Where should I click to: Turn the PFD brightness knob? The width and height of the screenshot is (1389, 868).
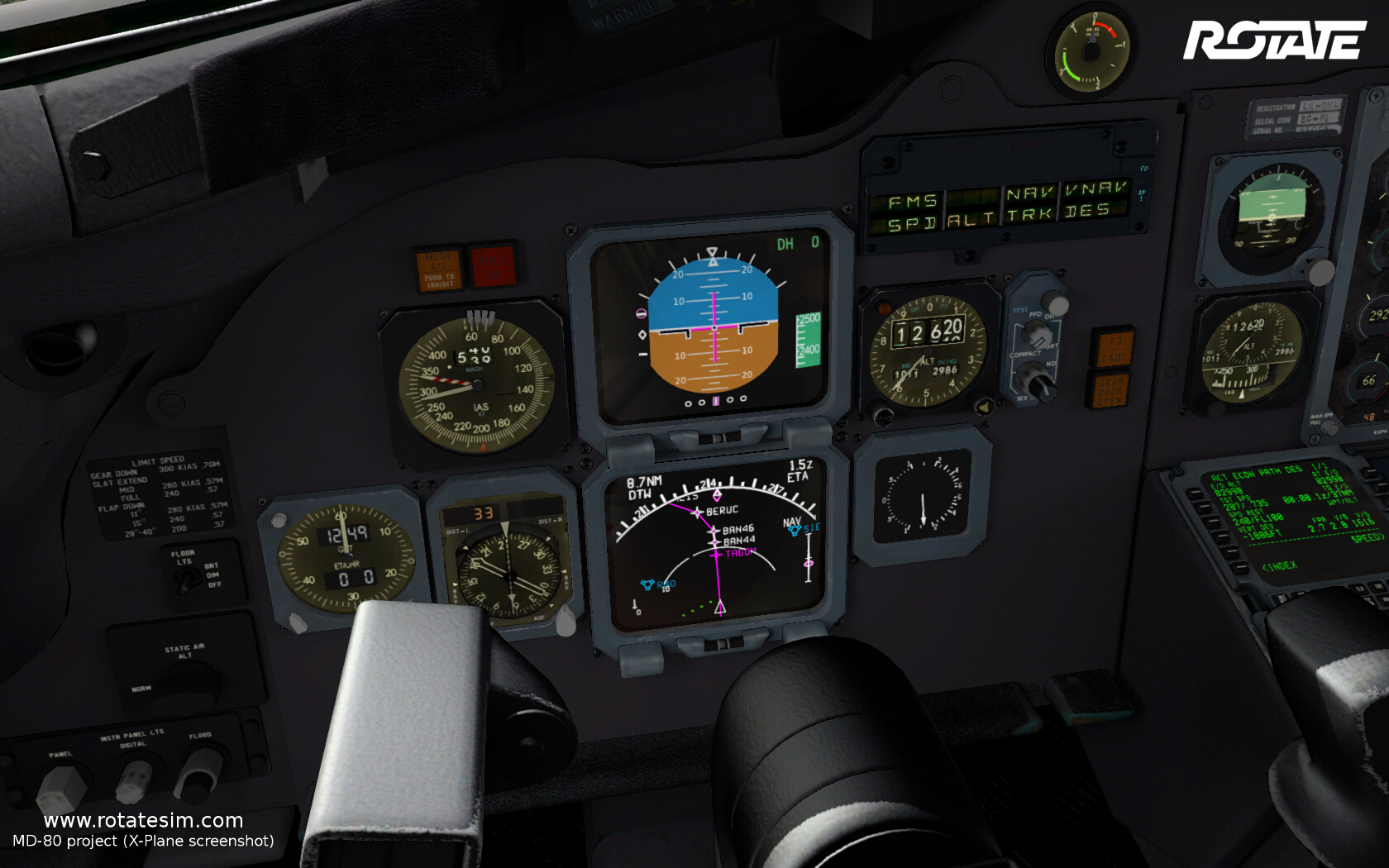tap(1037, 334)
